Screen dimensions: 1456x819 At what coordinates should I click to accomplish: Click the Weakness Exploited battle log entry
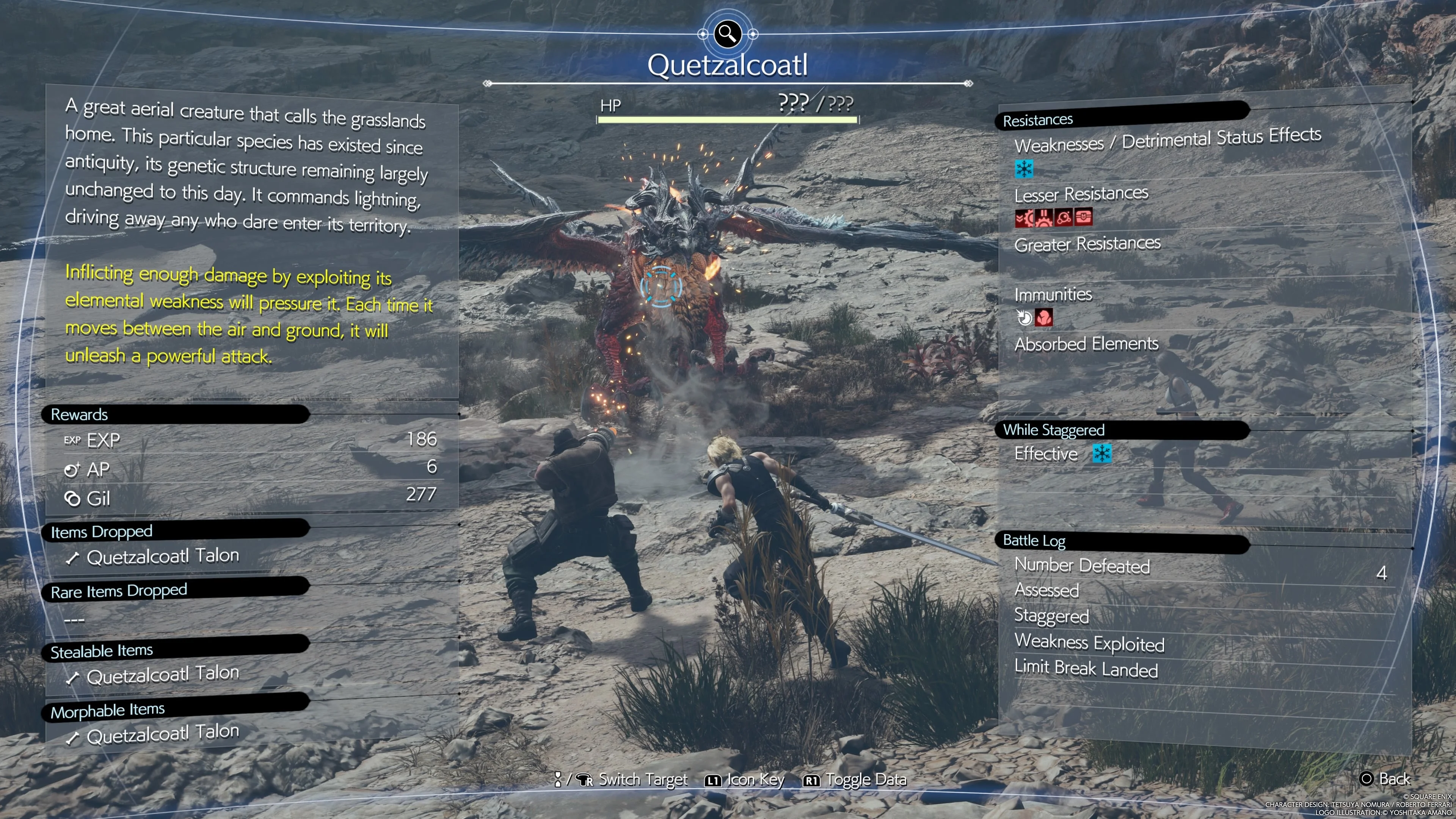click(1089, 643)
